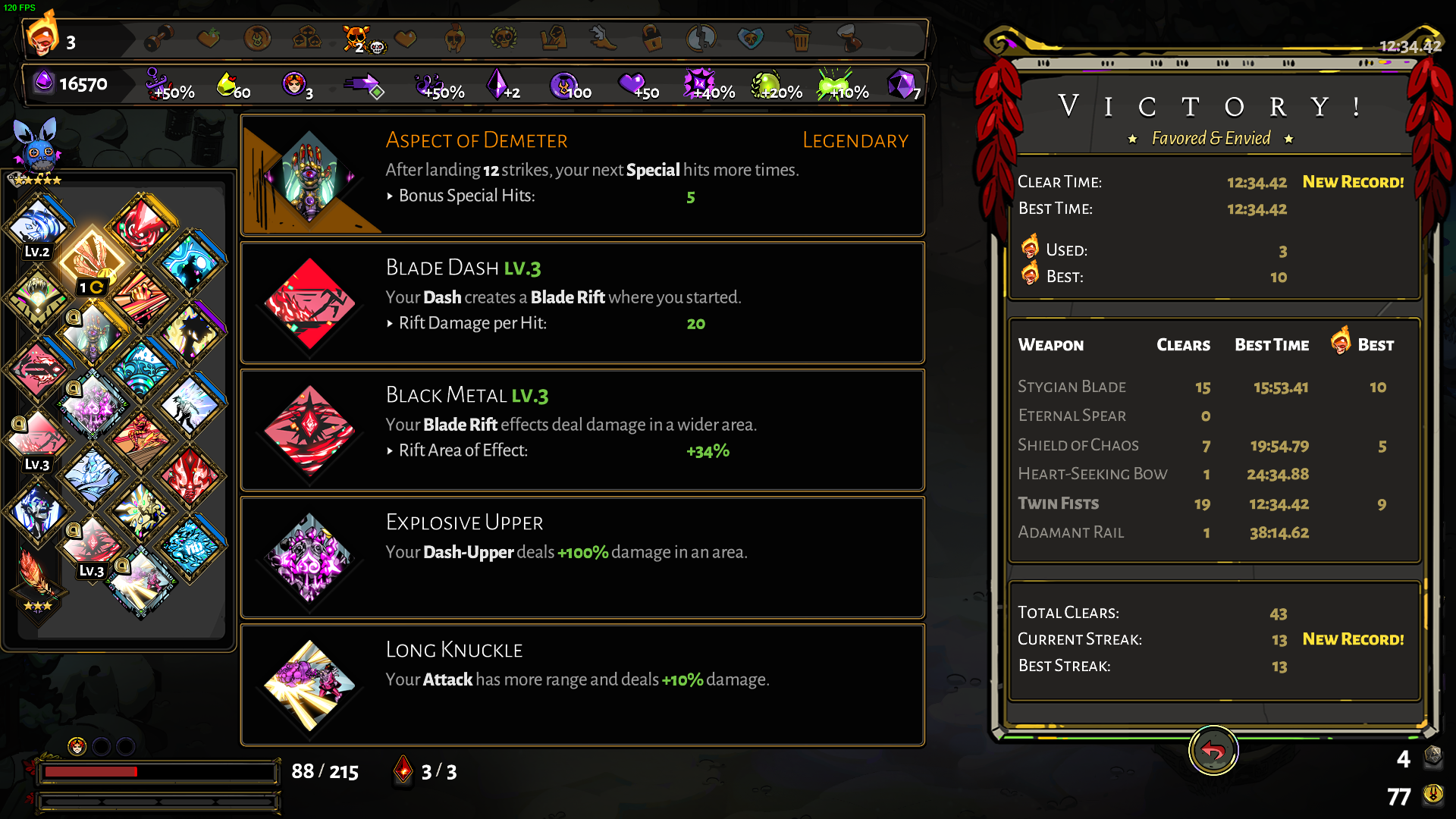
Task: Select the Aspect of Demeter entry
Action: coord(582,175)
